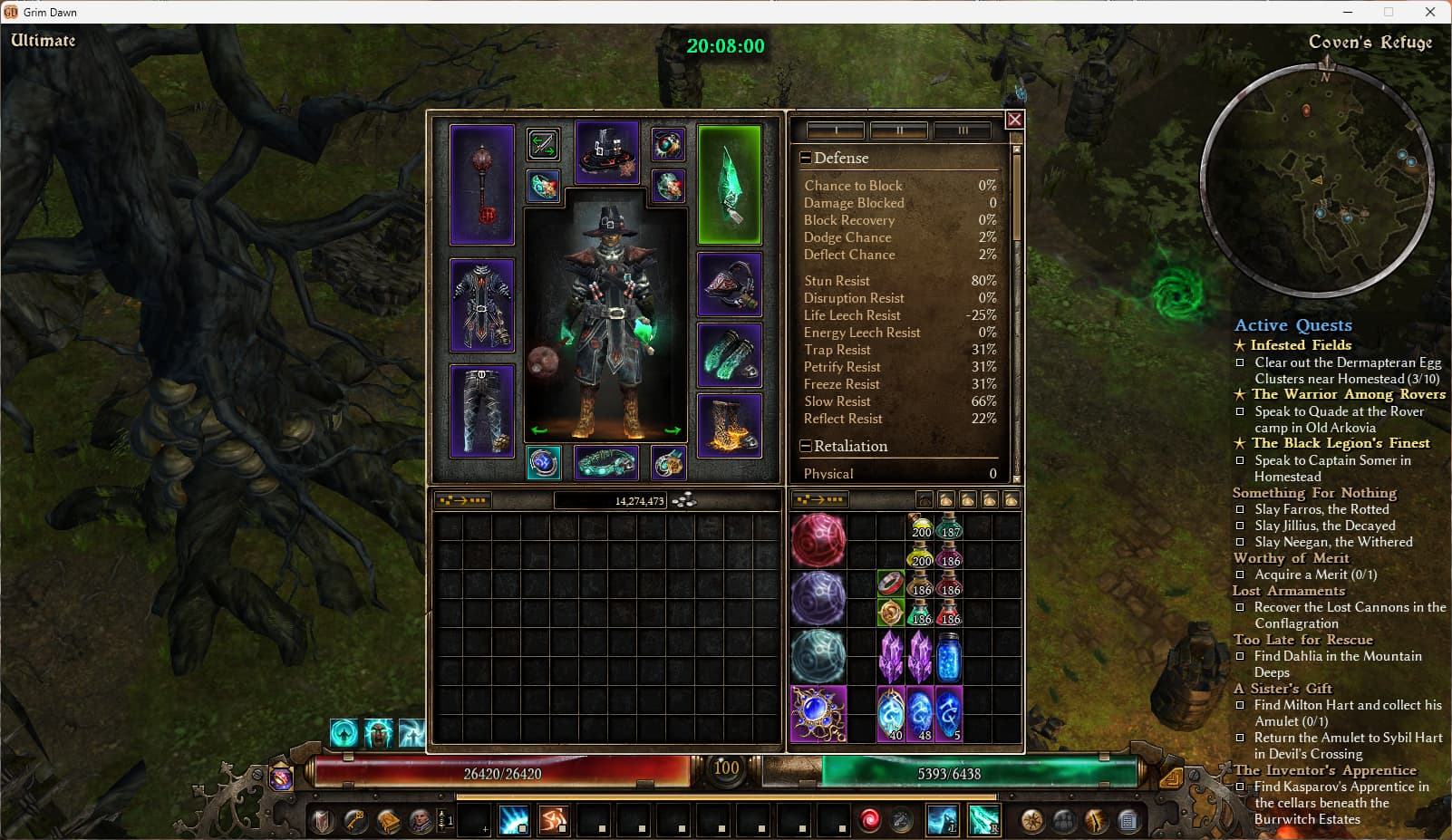The height and width of the screenshot is (840, 1452).
Task: Use the red swirl skill on hotbar
Action: tap(869, 821)
